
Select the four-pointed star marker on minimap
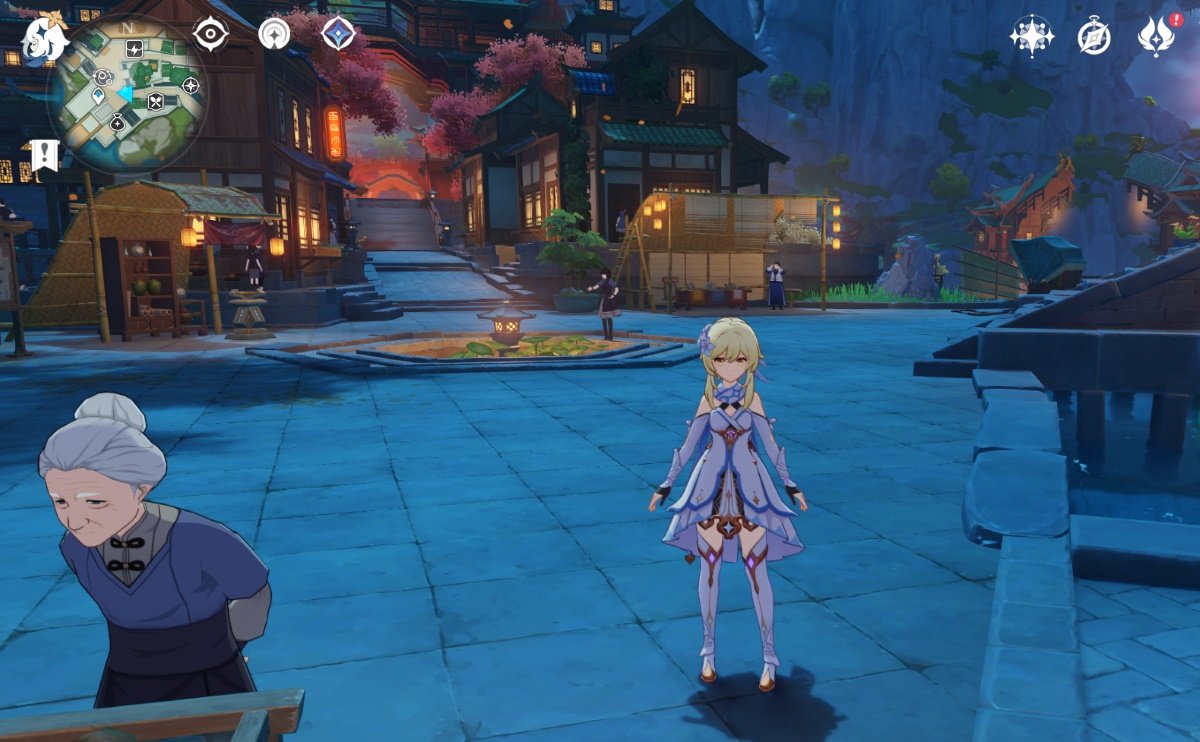[191, 86]
